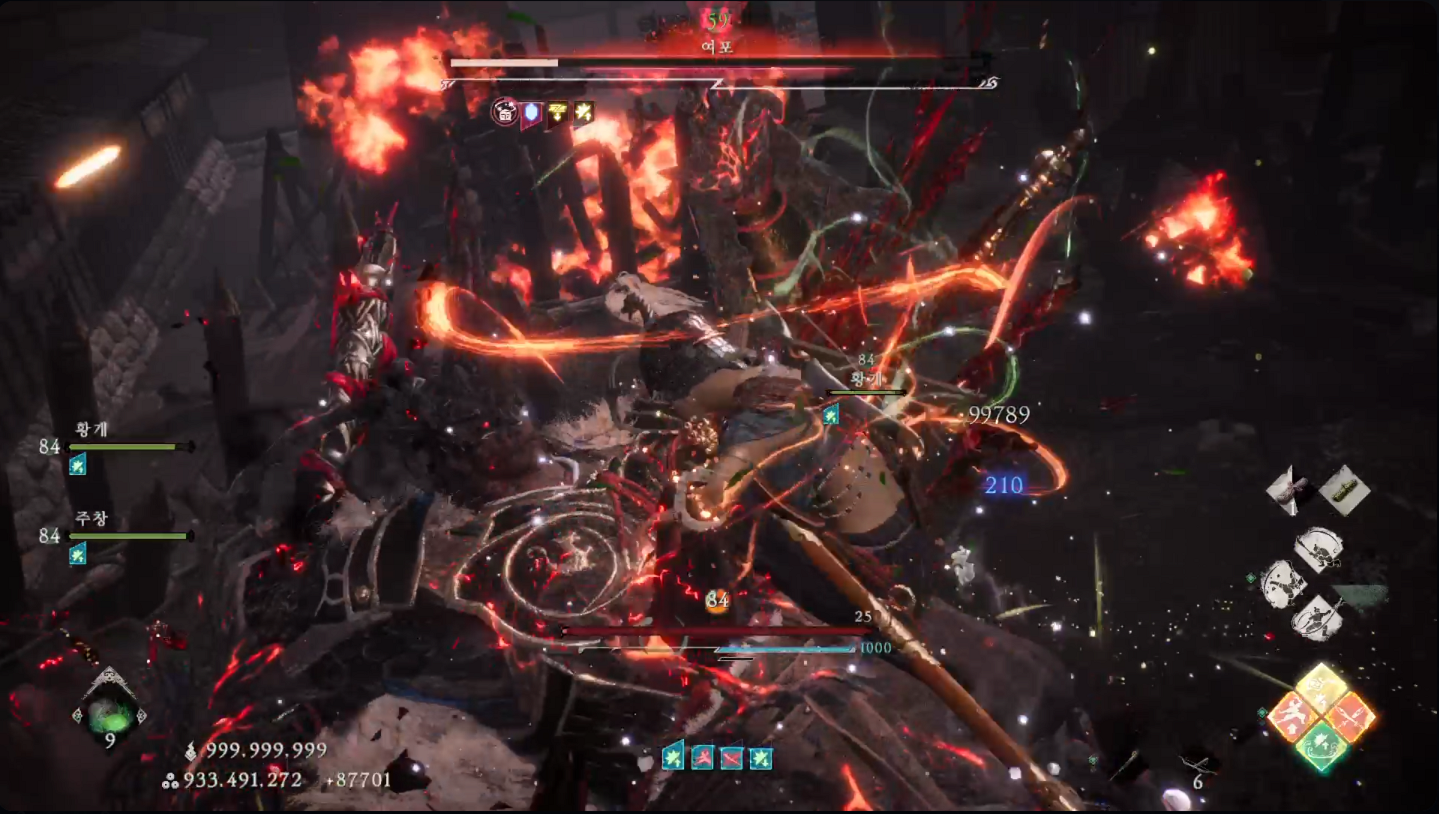
Task: Choose the top warrior martial art icon
Action: (1319, 548)
